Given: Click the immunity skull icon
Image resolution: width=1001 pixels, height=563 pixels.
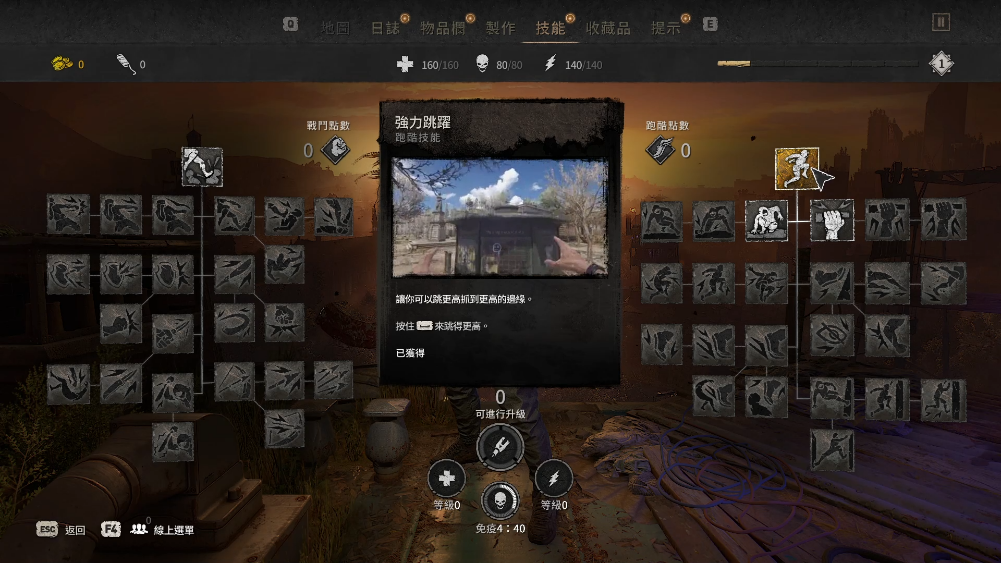Looking at the screenshot, I should coord(500,502).
